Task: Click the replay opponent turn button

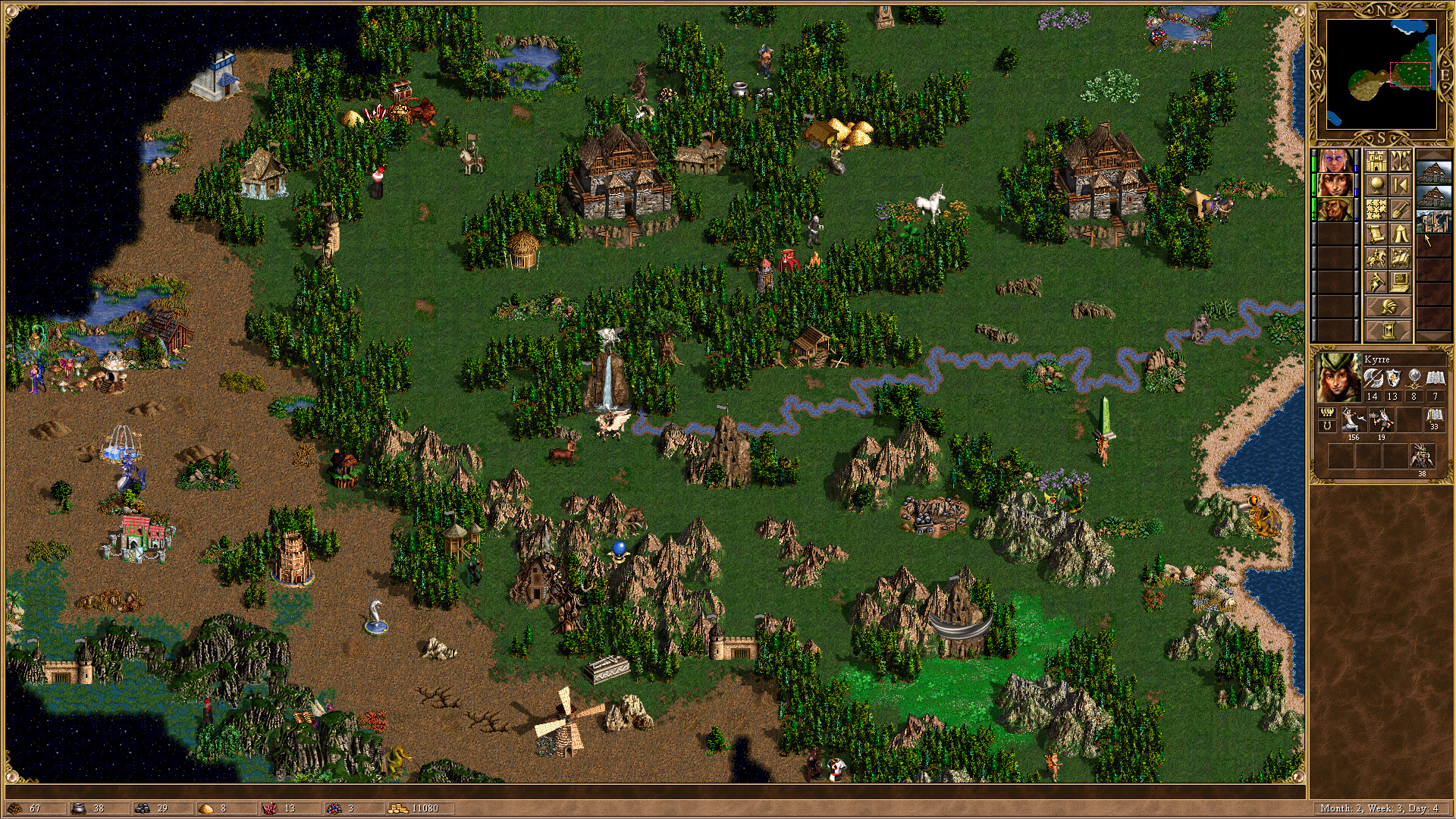Action: (x=1400, y=185)
